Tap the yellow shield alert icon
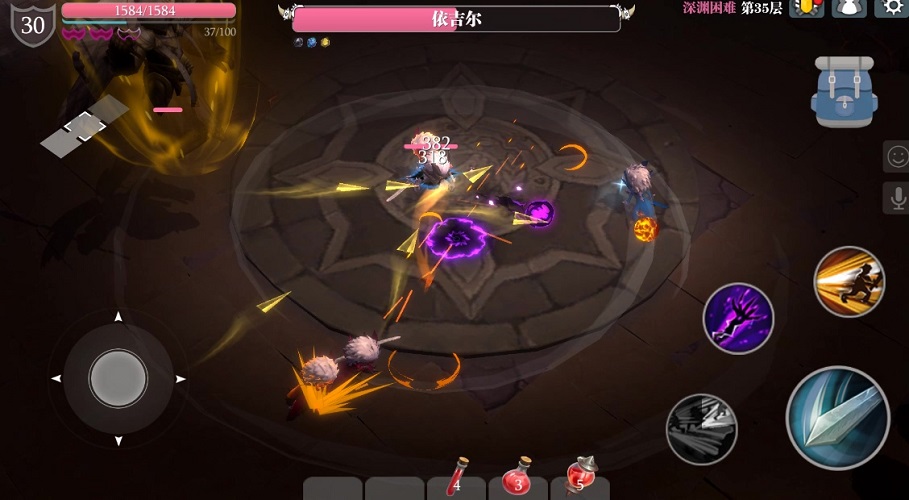The image size is (909, 500). coord(806,8)
